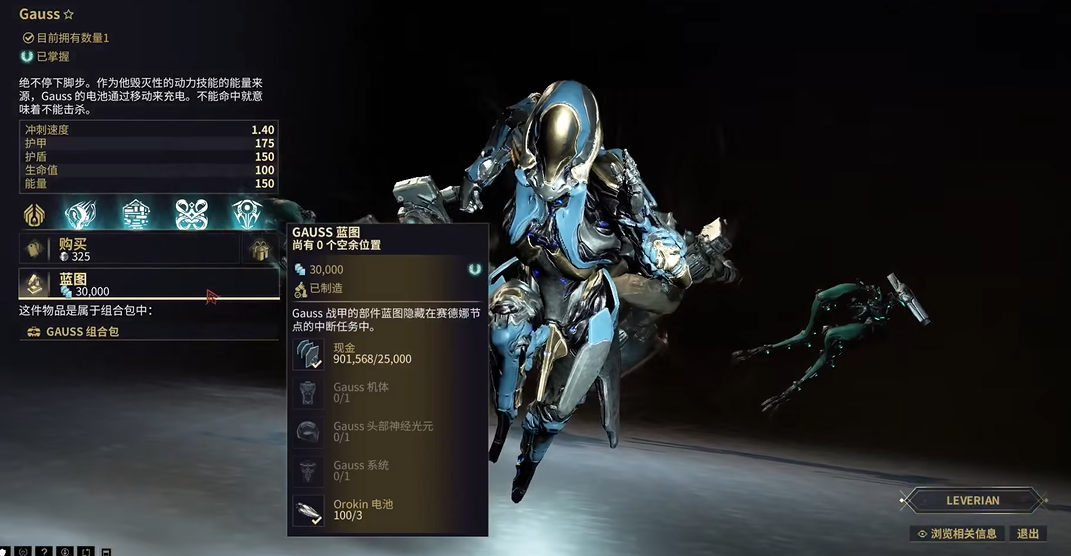Click the gift box icon button
Image resolution: width=1071 pixels, height=556 pixels.
tap(261, 250)
